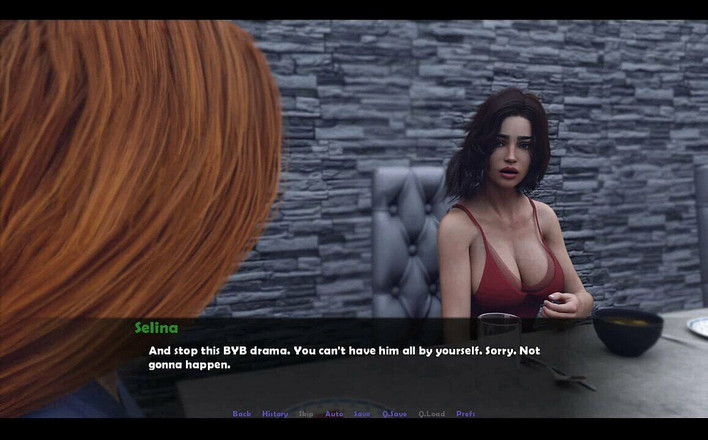Open the Save menu
Screen dimensions: 708x440
[362, 413]
